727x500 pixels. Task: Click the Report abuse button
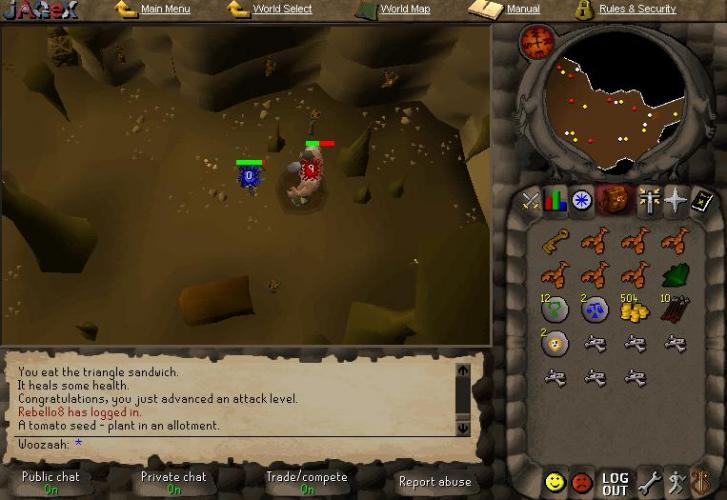tap(434, 482)
